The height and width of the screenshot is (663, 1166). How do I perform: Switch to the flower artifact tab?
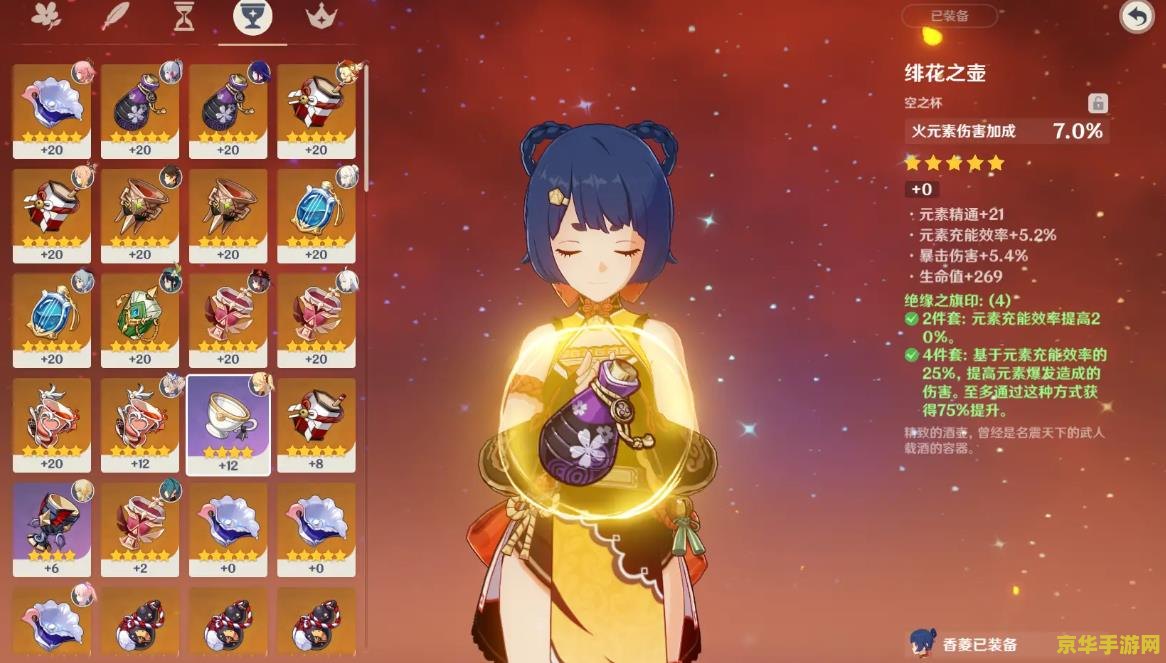(x=47, y=17)
